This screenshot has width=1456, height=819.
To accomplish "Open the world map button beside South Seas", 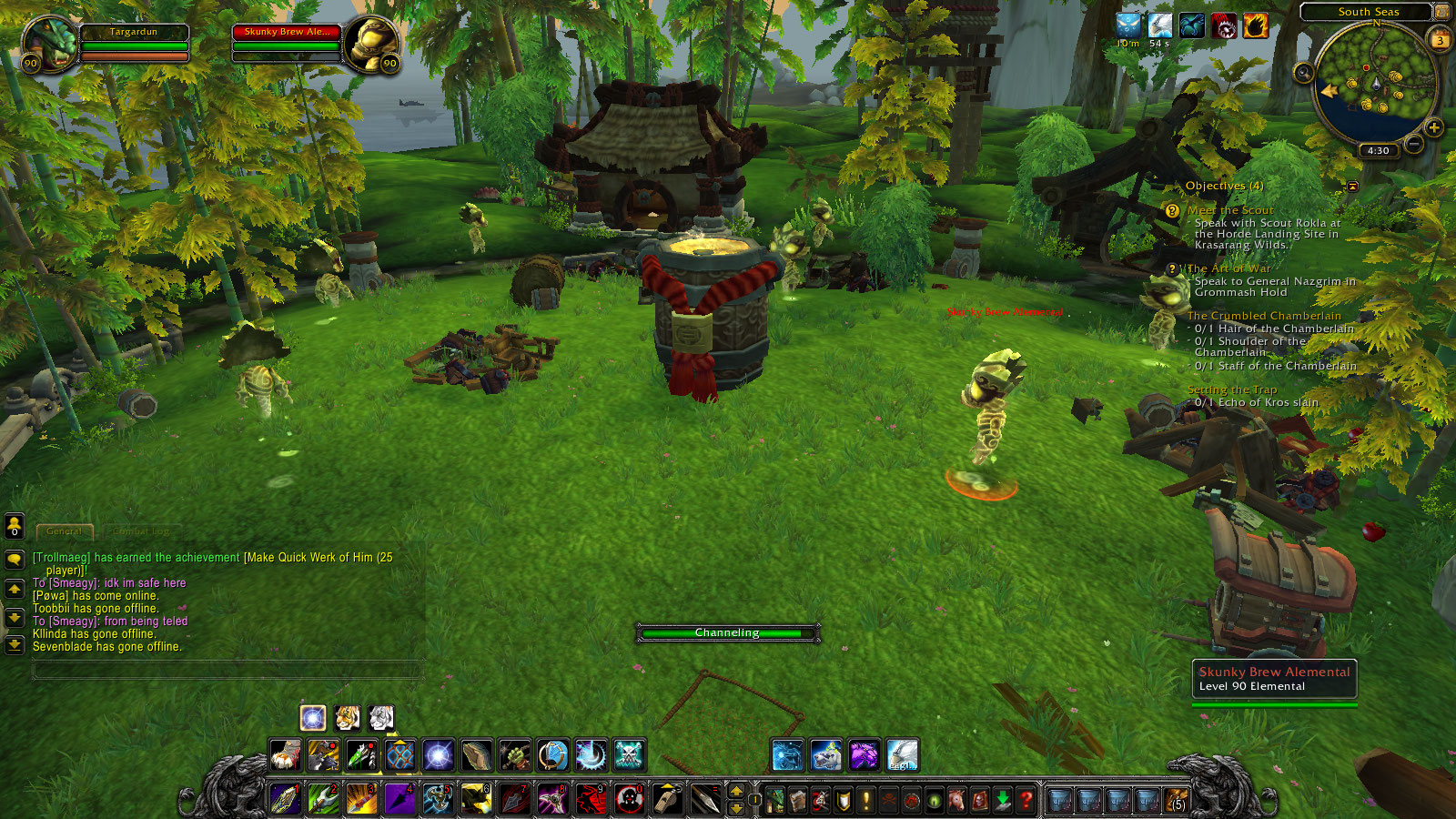I will coord(1441,12).
